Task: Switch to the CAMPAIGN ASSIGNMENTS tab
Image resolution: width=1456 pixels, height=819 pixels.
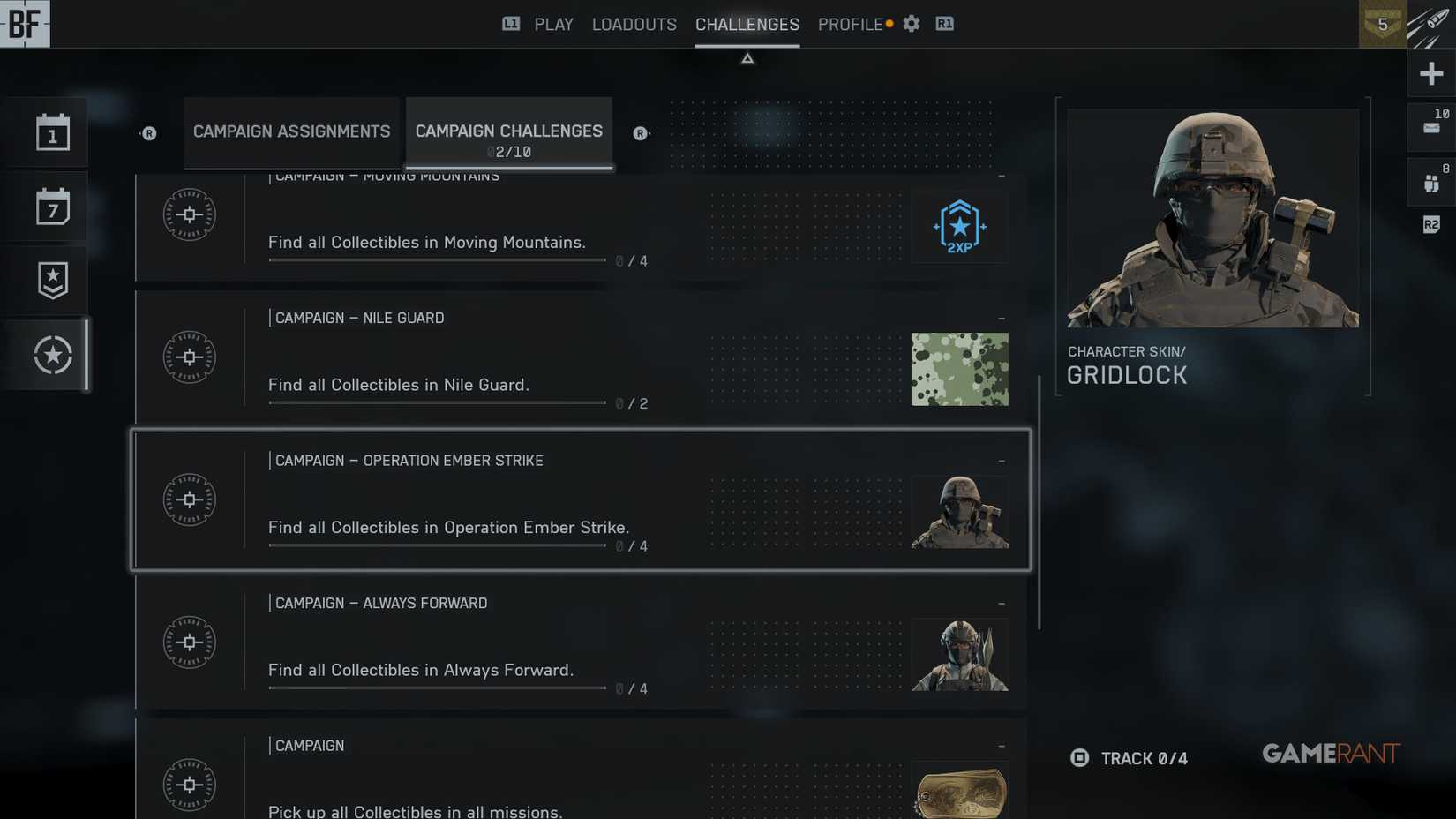Action: (292, 131)
